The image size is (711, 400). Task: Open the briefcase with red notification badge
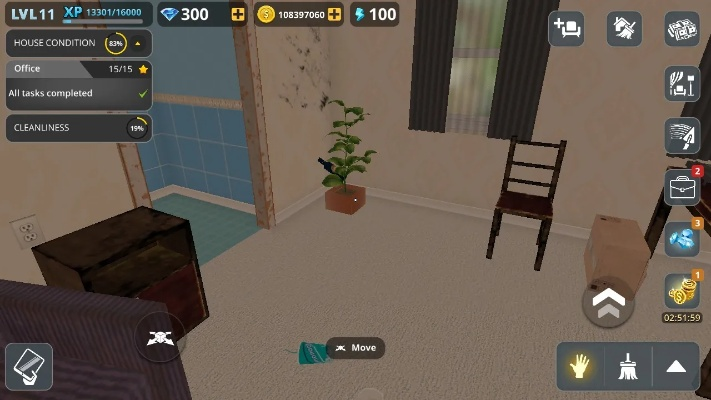coord(682,187)
